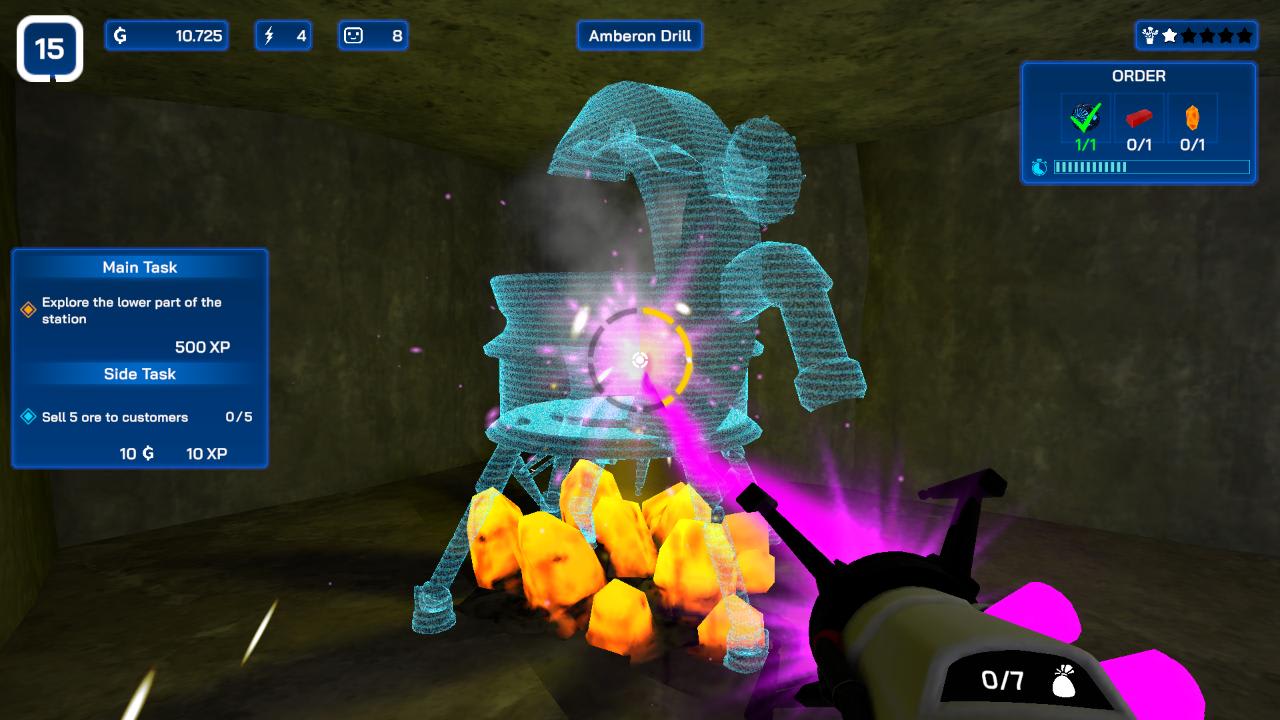Expand the Side Task section header
The image size is (1280, 720).
pyautogui.click(x=139, y=374)
